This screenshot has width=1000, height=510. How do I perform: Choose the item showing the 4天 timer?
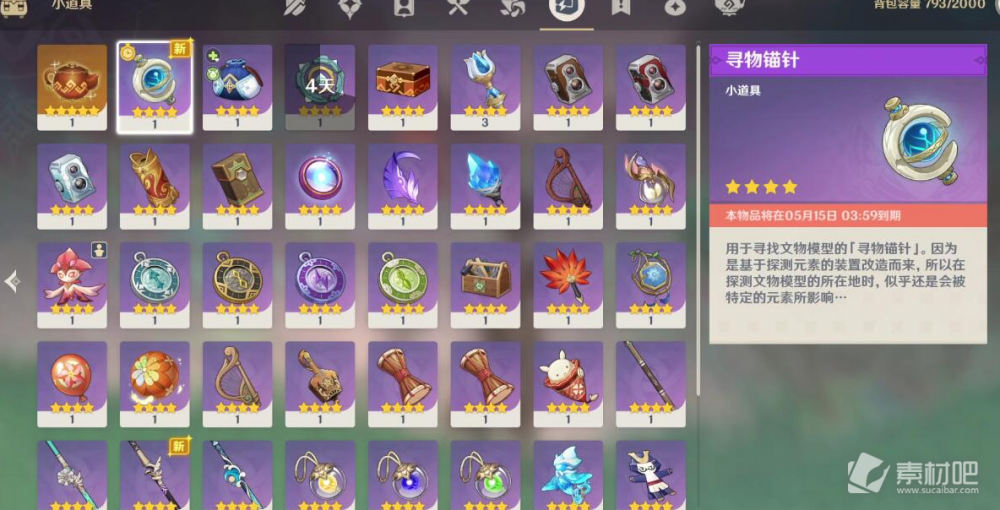coord(320,81)
